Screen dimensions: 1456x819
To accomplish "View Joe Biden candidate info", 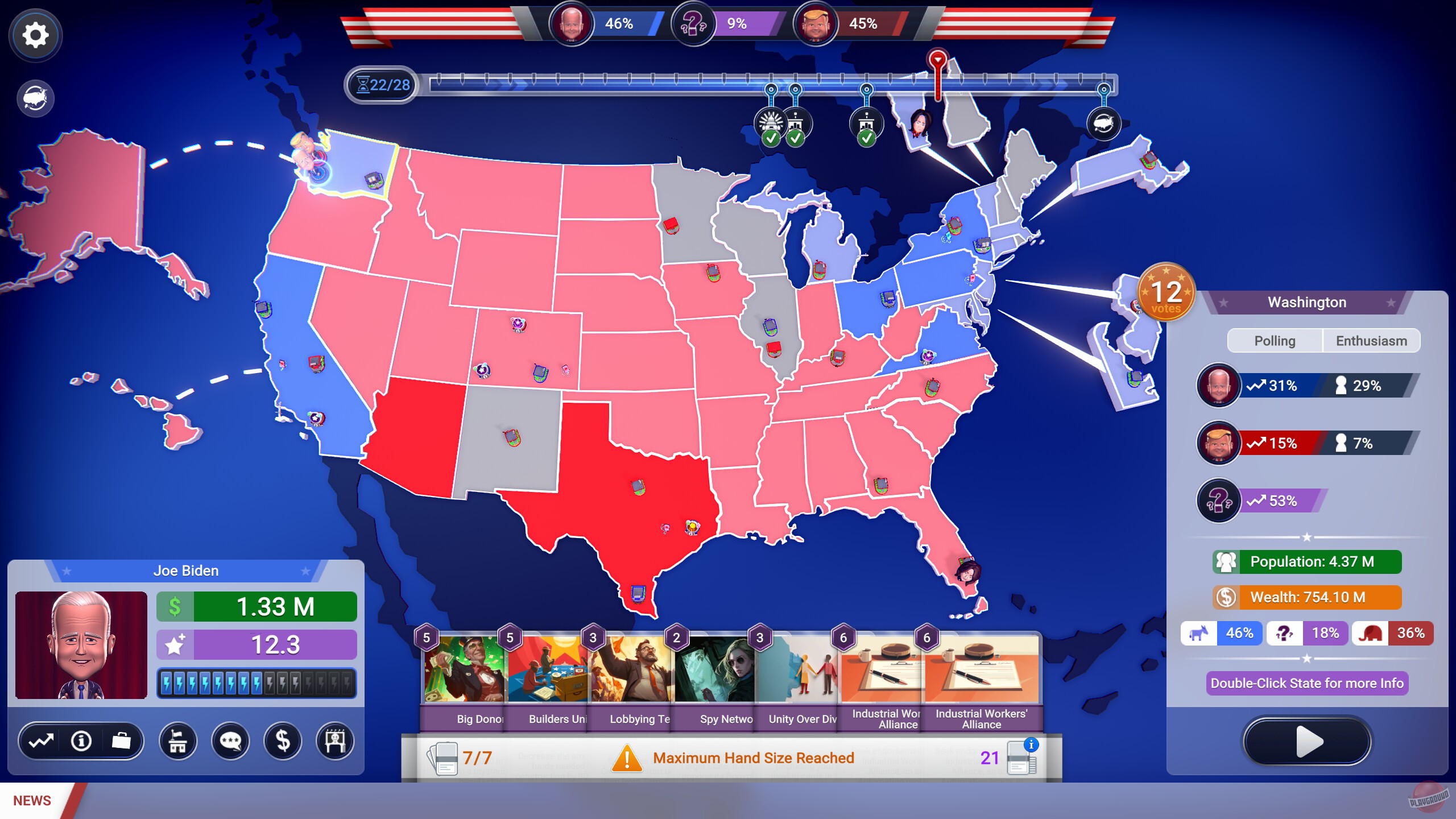I will [x=81, y=741].
